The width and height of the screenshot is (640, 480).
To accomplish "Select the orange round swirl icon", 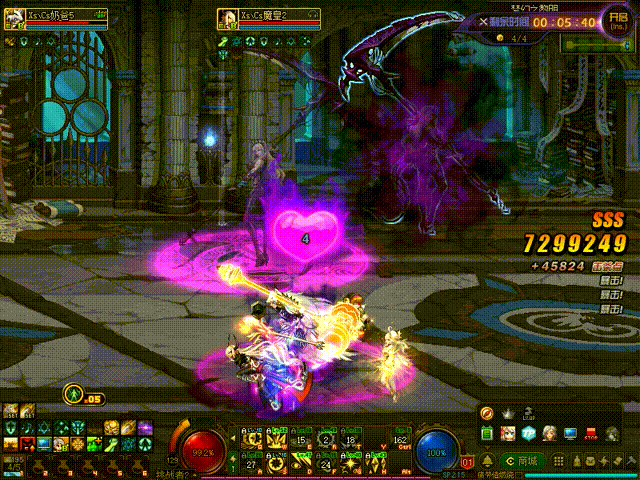I will click(x=486, y=413).
